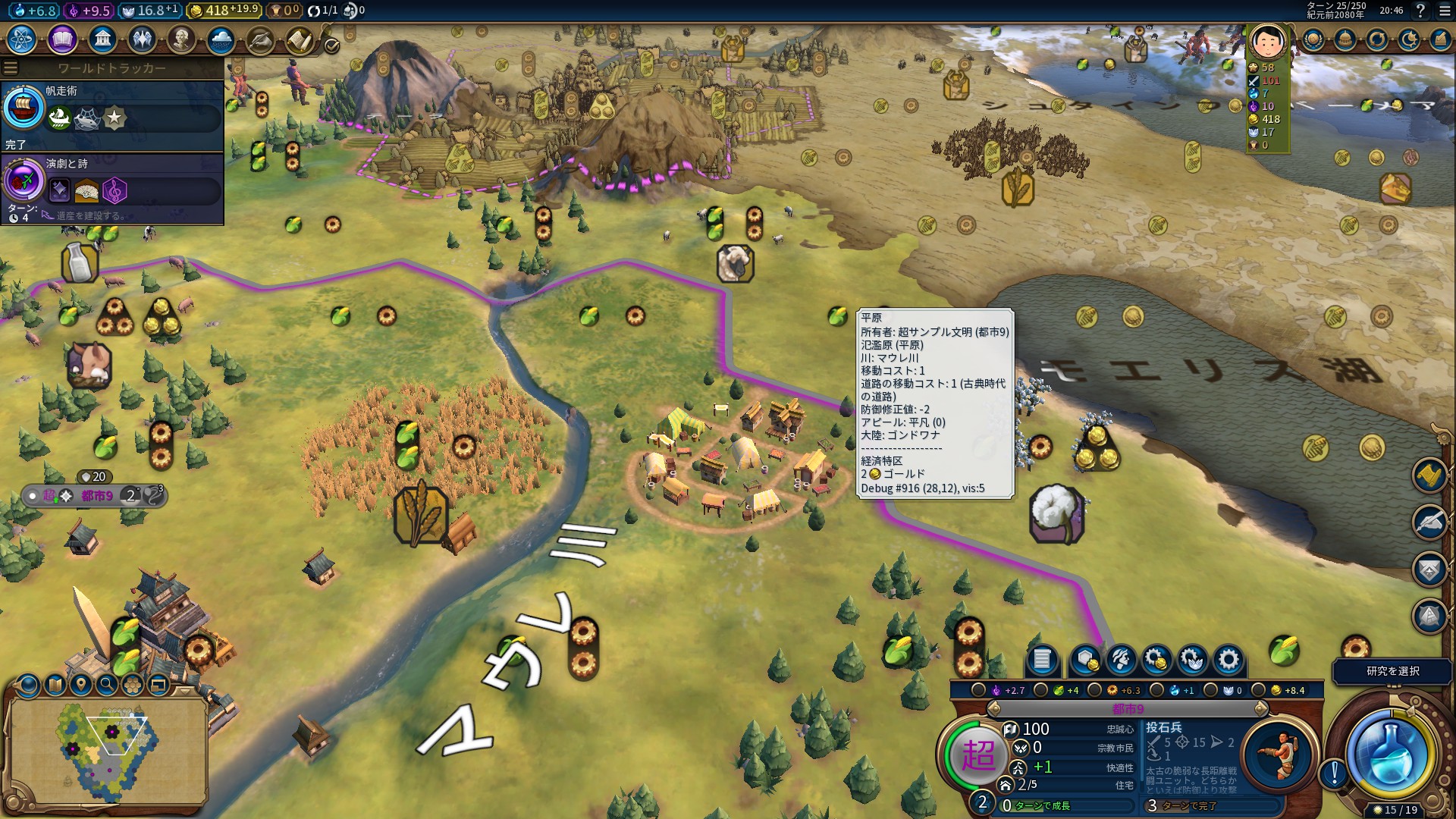This screenshot has width=1456, height=819.
Task: Open the main menu hamburger icon
Action: pyautogui.click(x=1444, y=11)
